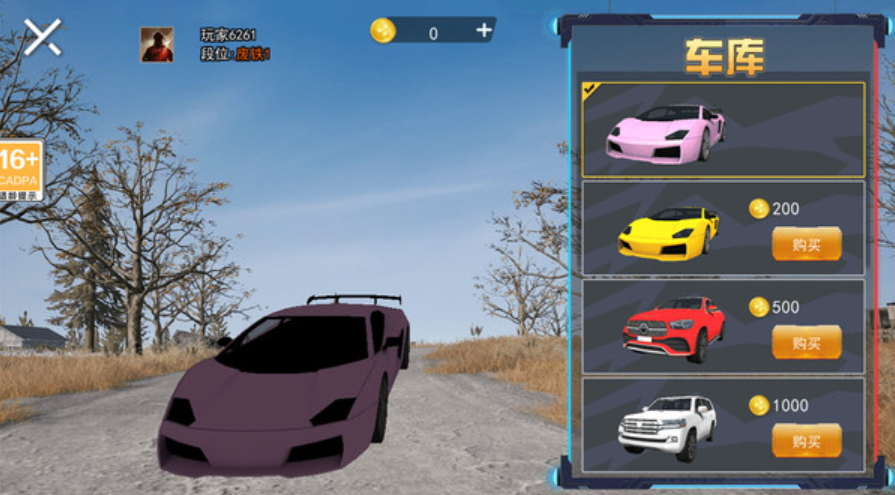Buy the white SUV for 1000
Image resolution: width=895 pixels, height=495 pixels.
(x=805, y=440)
